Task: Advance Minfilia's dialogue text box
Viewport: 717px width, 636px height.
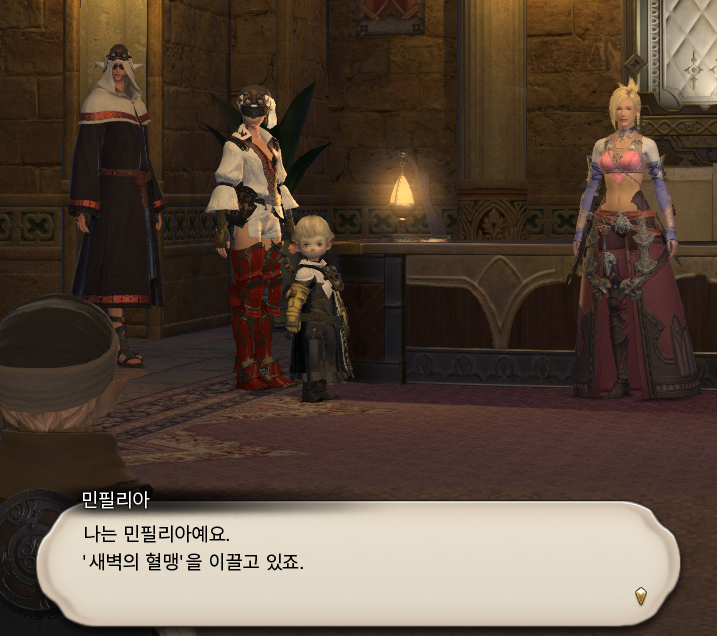Action: (x=358, y=561)
